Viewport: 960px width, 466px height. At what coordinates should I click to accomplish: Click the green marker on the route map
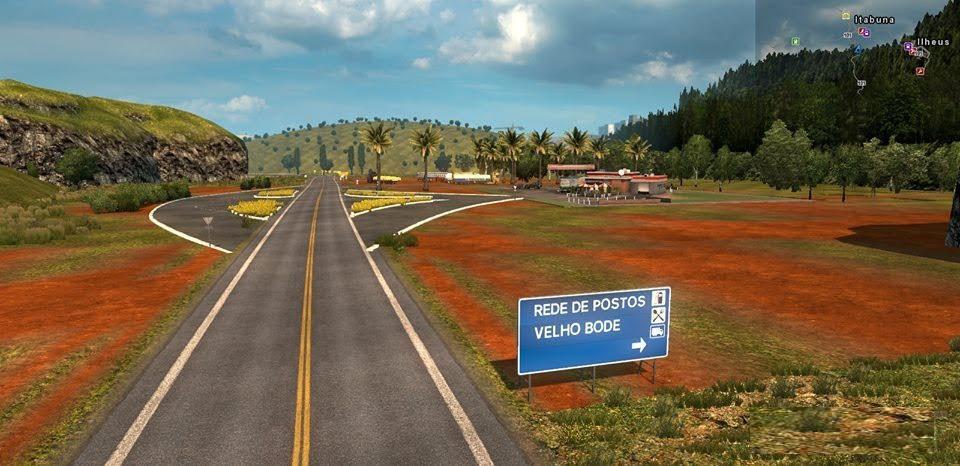click(x=795, y=41)
